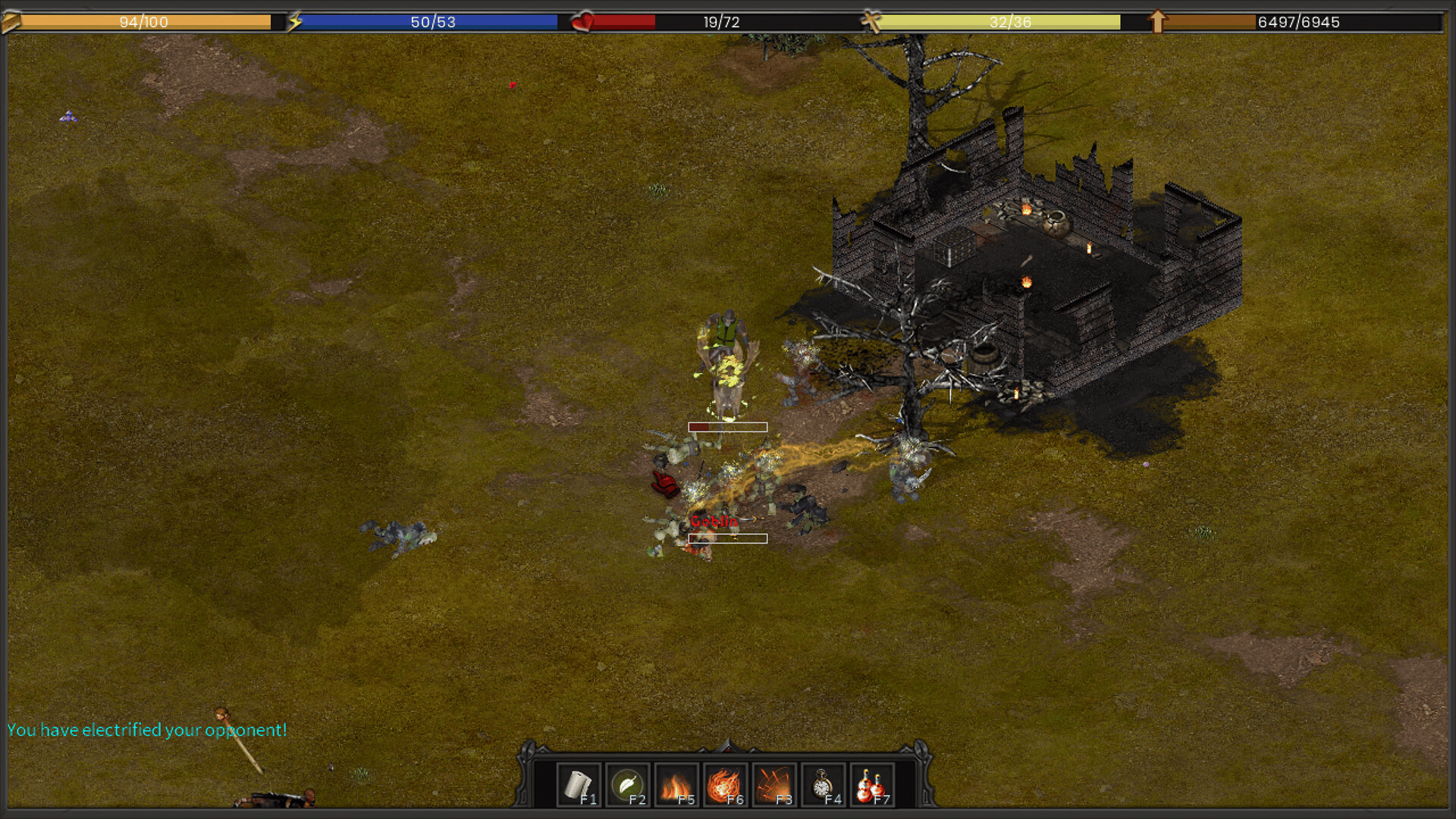Select the pocket watch hotbar slot
Viewport: 1456px width, 819px height.
click(x=823, y=785)
